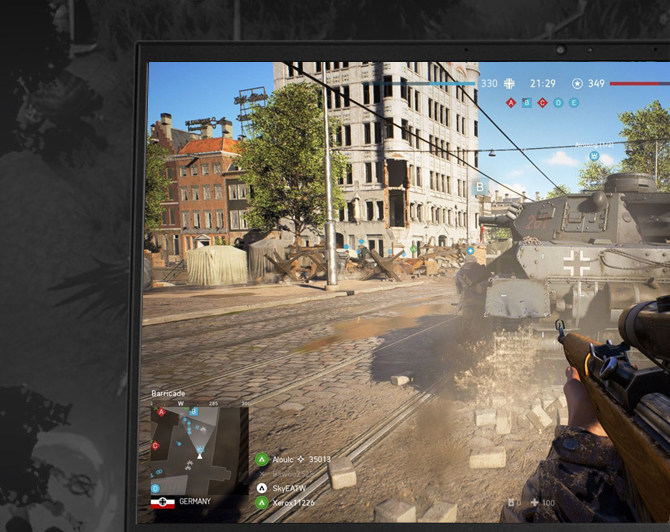This screenshot has width=670, height=532.
Task: Select objective A in the top flag row
Action: pos(511,103)
